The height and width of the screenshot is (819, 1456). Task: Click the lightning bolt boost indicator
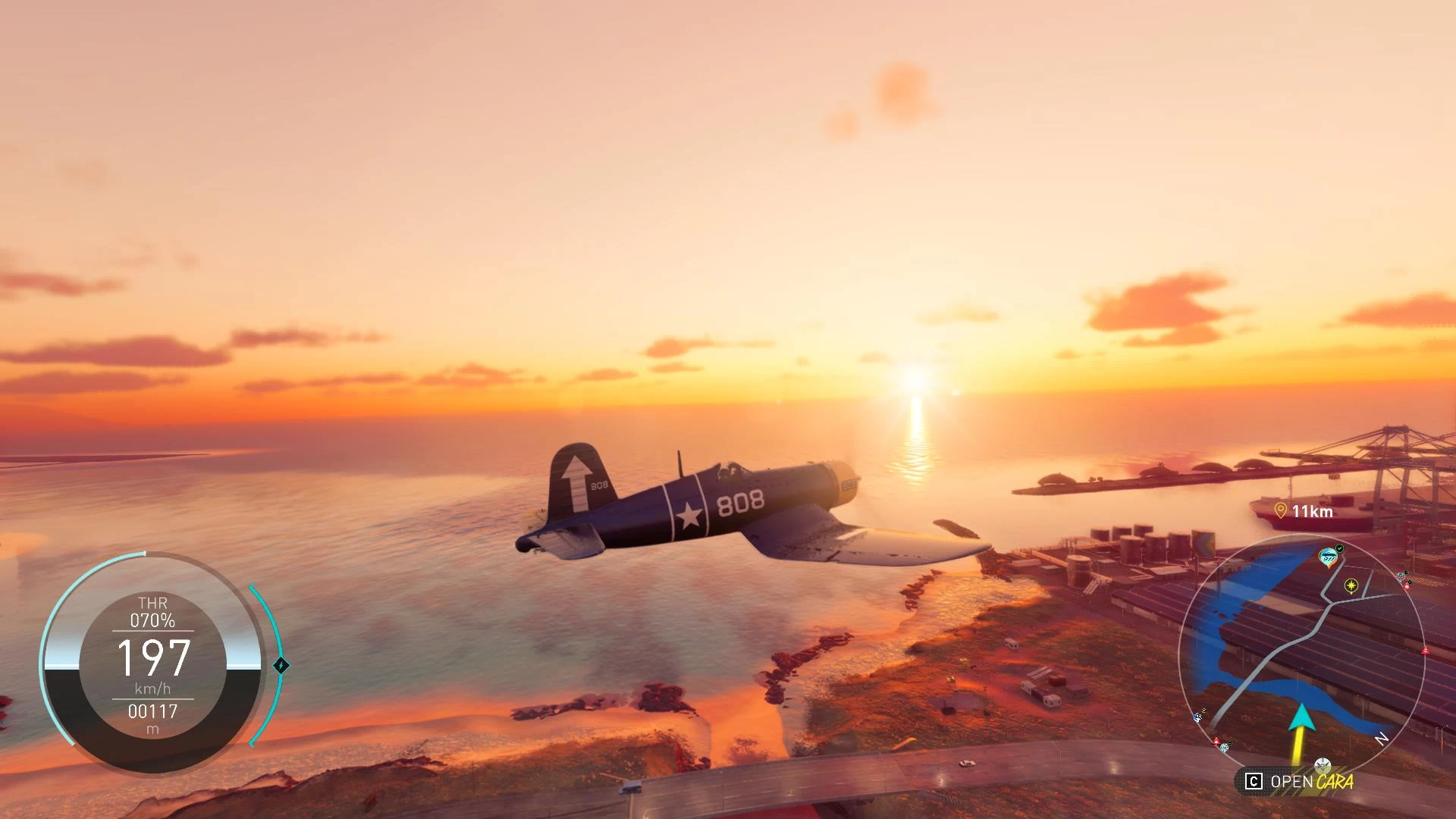pos(281,665)
